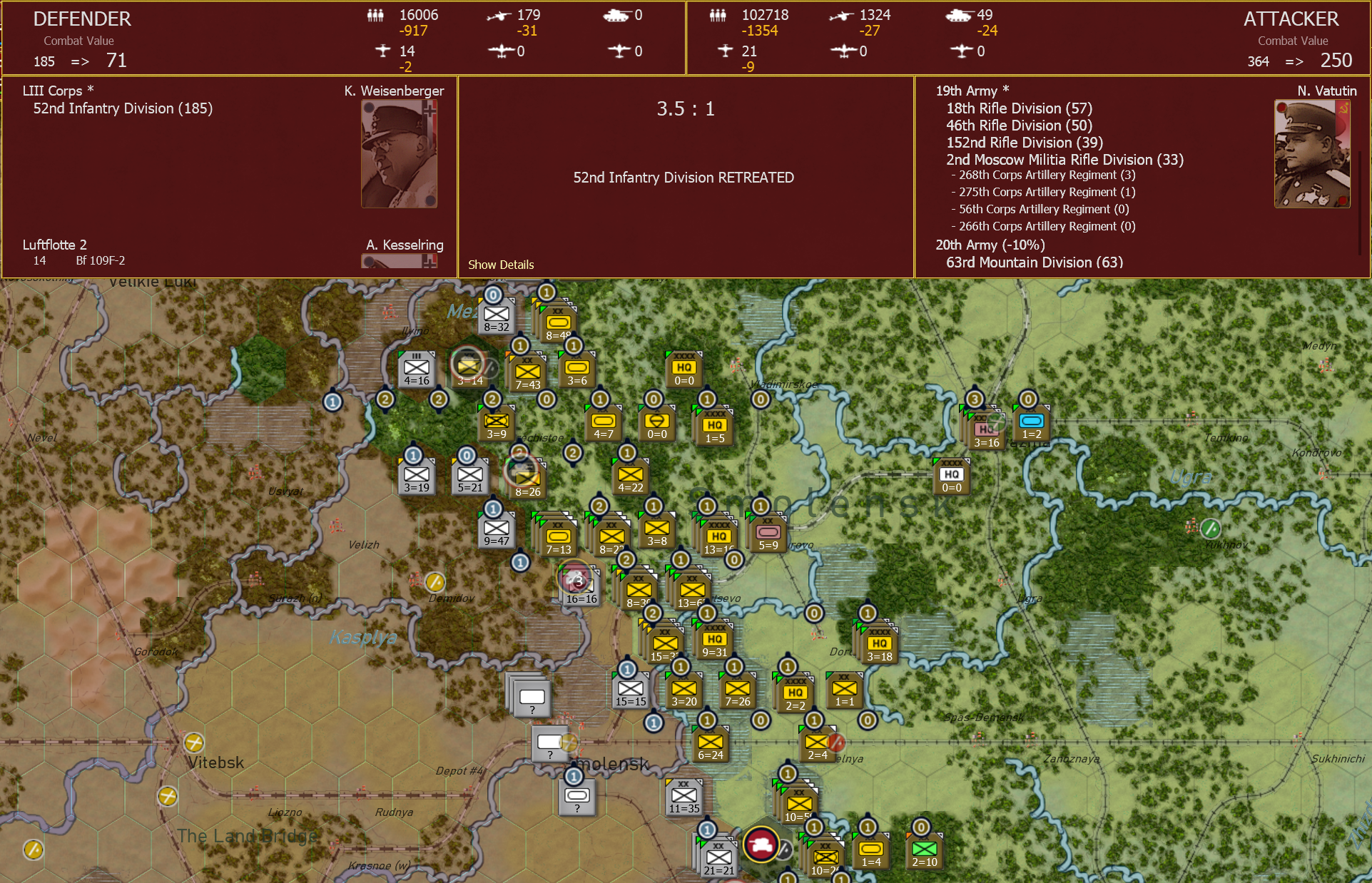Select the German infantry counter 4=16 near Ilyino
Viewport: 1372px width, 883px height.
point(417,369)
